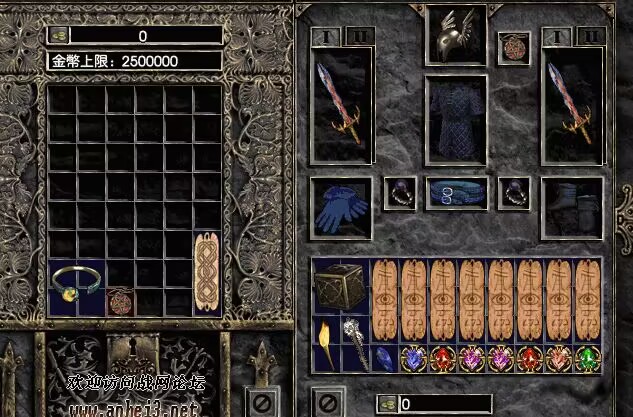Pick up the loose blue sapphire
633x417 pixels.
coord(385,358)
